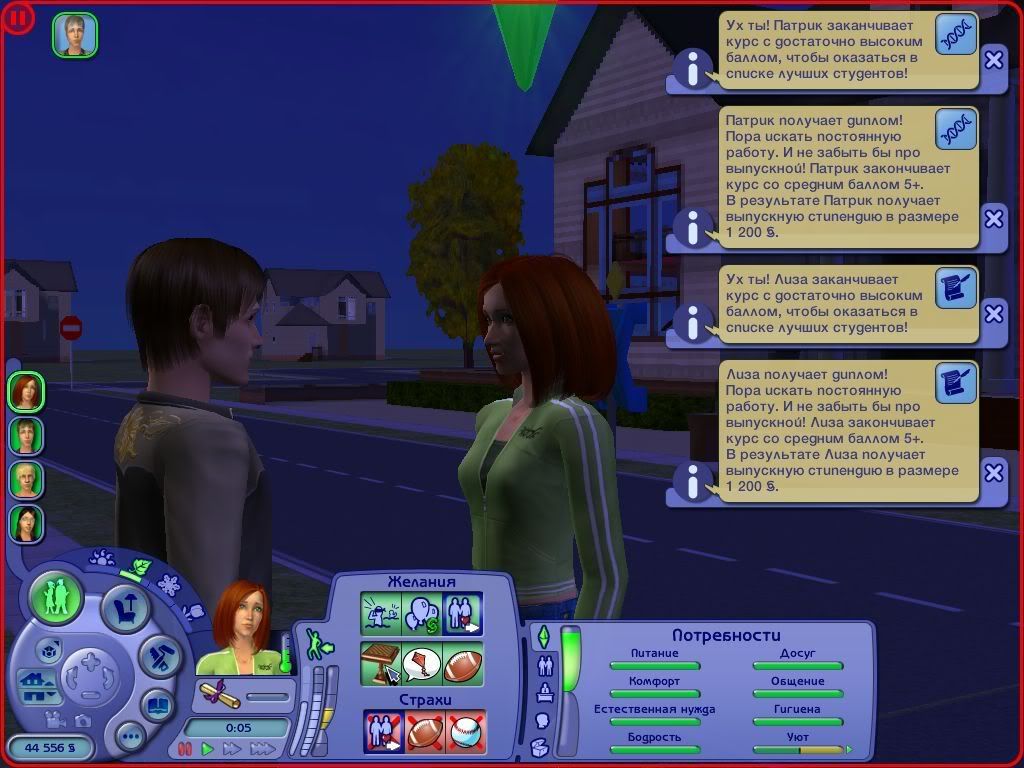Image resolution: width=1024 pixels, height=768 pixels.
Task: Open the storybook album mode button
Action: (157, 705)
